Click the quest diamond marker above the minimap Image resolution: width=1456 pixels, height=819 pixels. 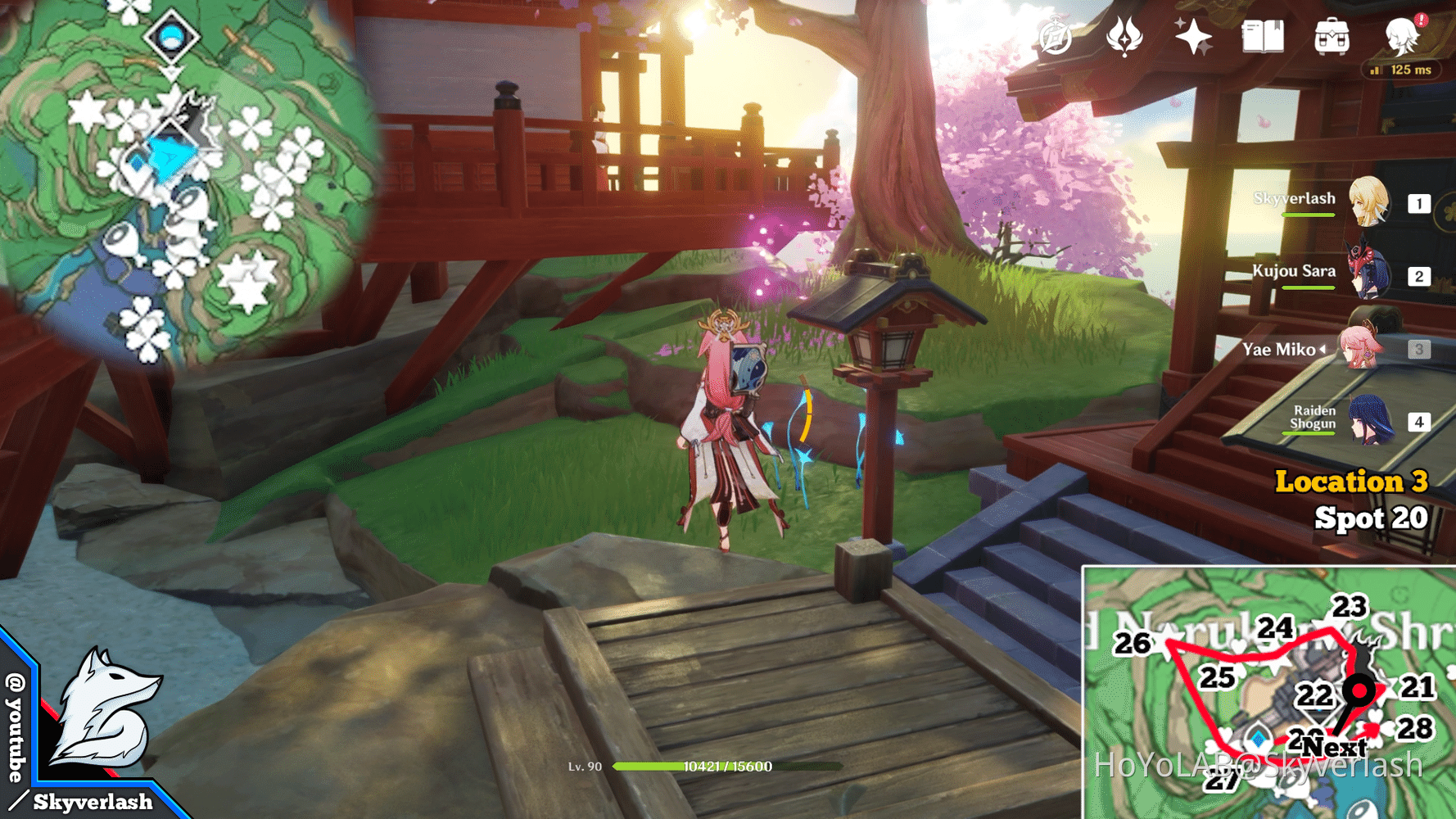173,36
